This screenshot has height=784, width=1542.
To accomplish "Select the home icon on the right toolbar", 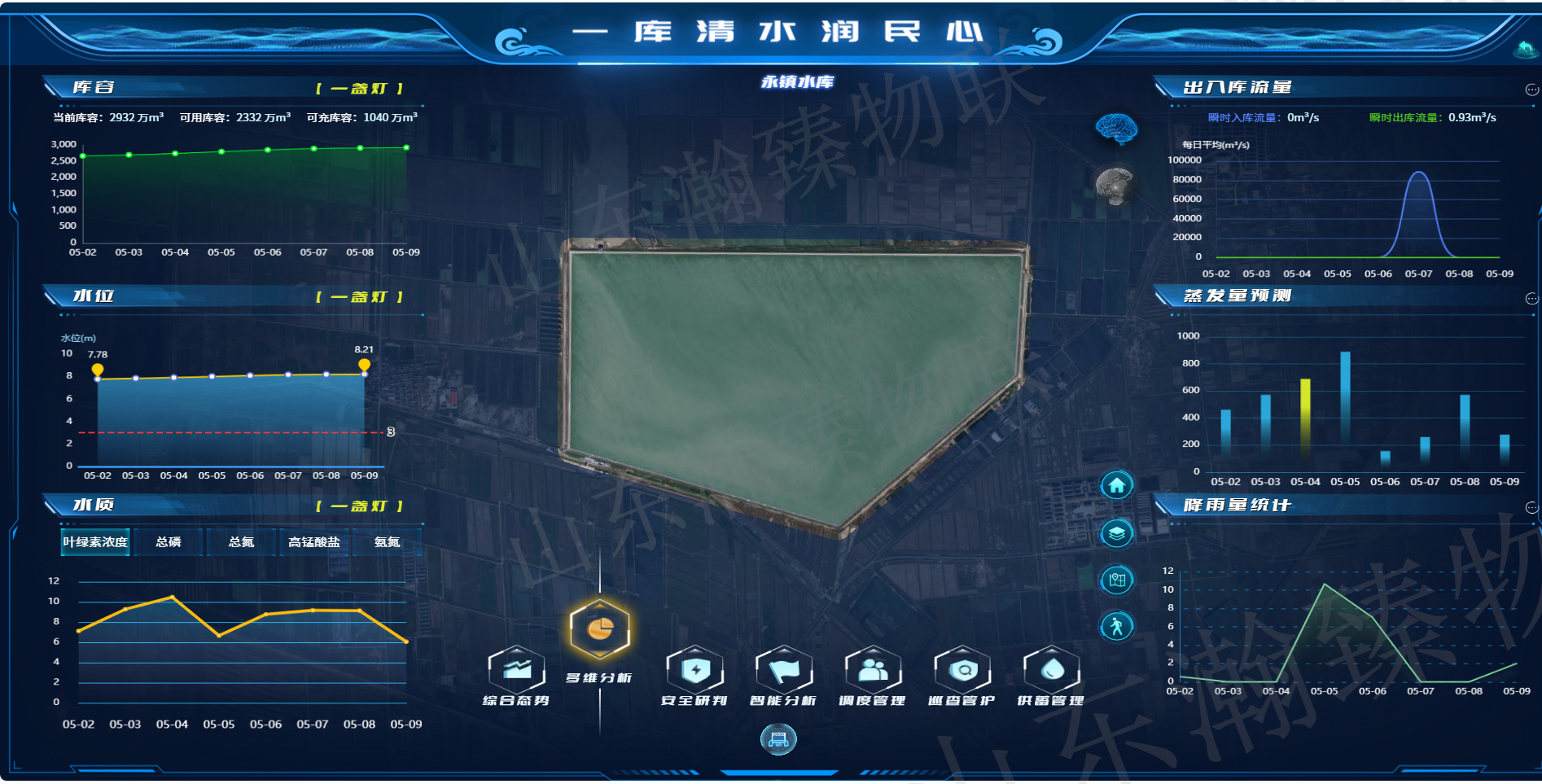I will [x=1116, y=484].
